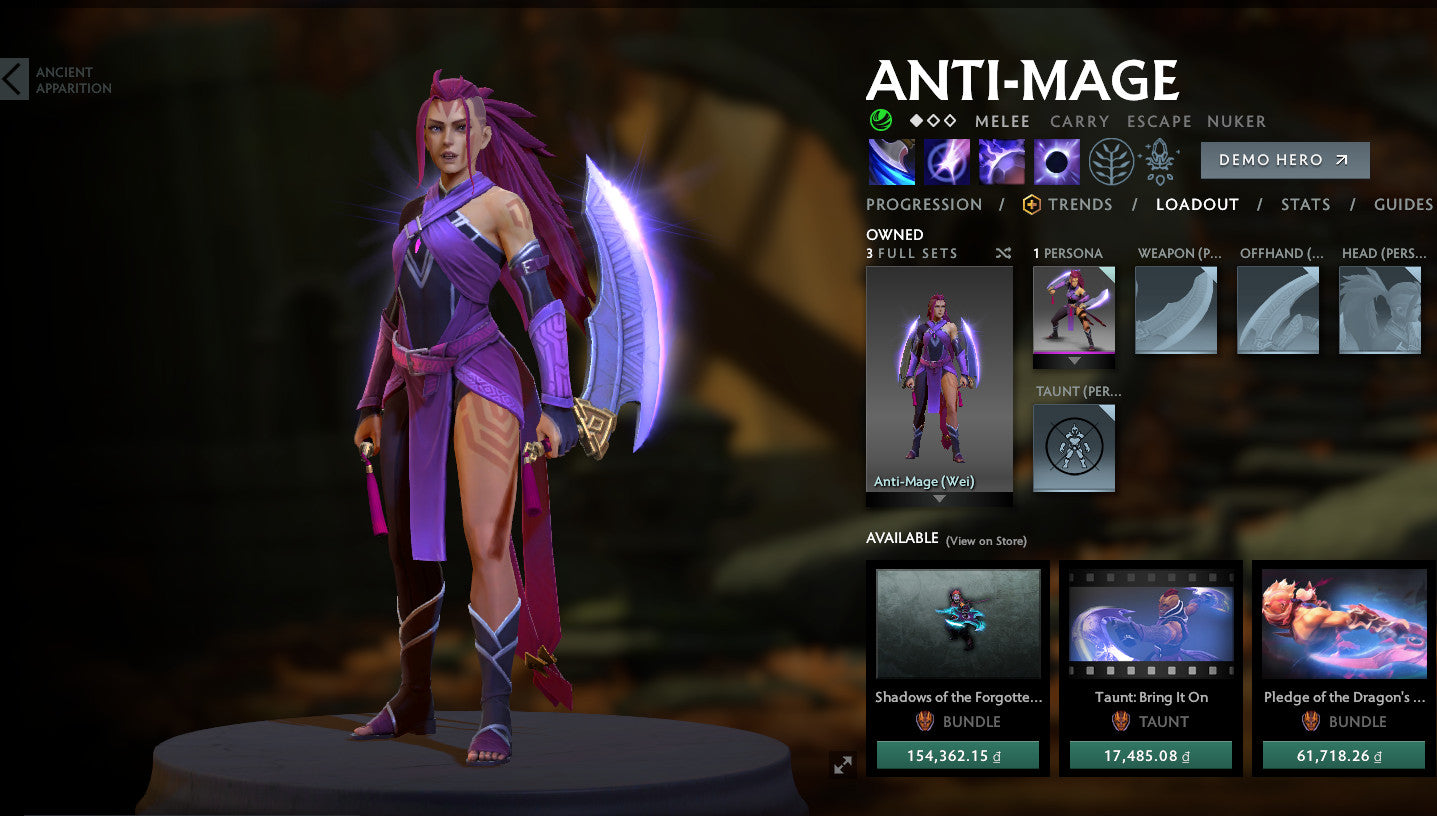The width and height of the screenshot is (1437, 816).
Task: Select the Mana Break ability icon
Action: pyautogui.click(x=891, y=161)
